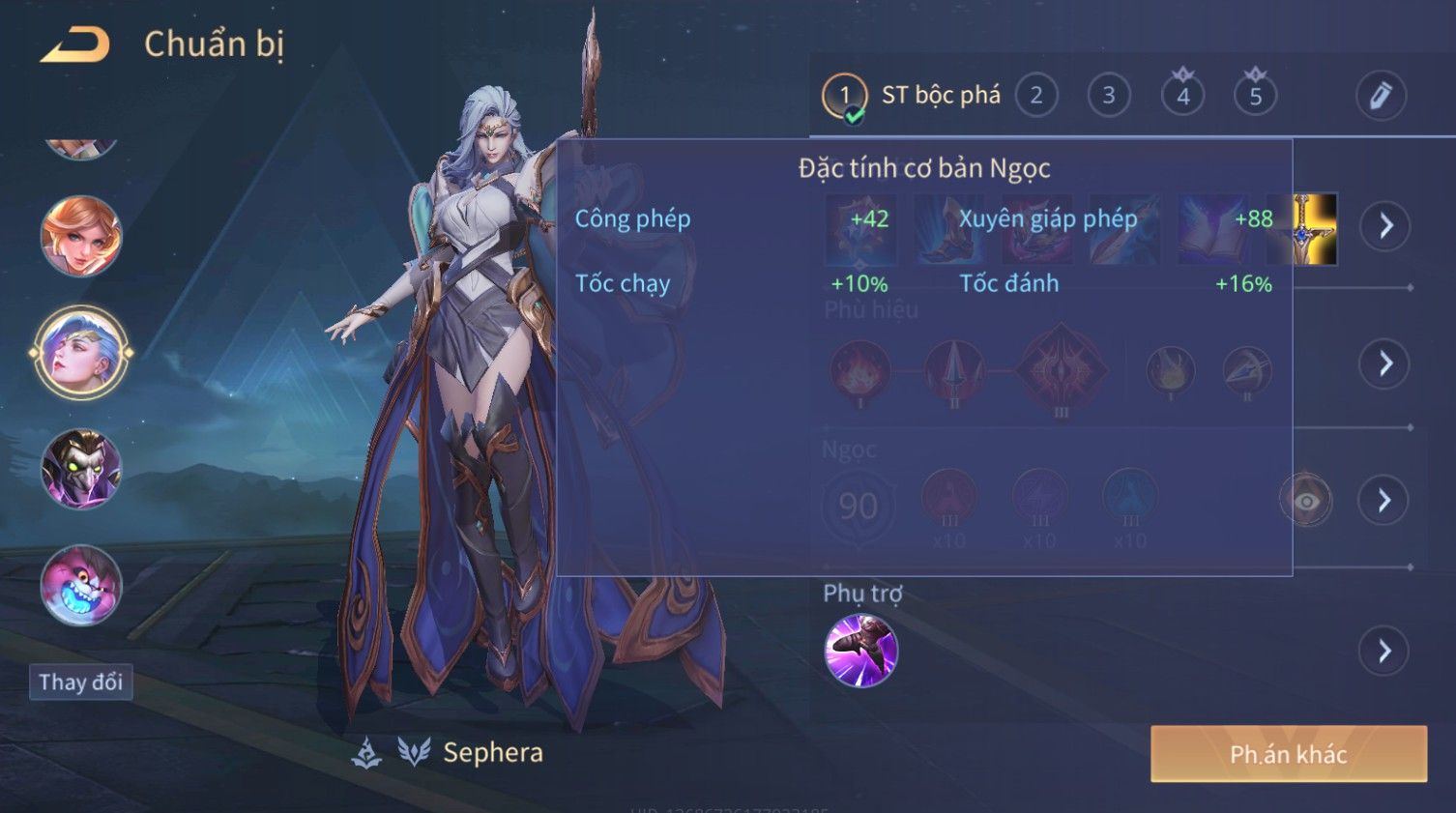Go back using the return arrow
The width and height of the screenshot is (1456, 813).
click(75, 44)
